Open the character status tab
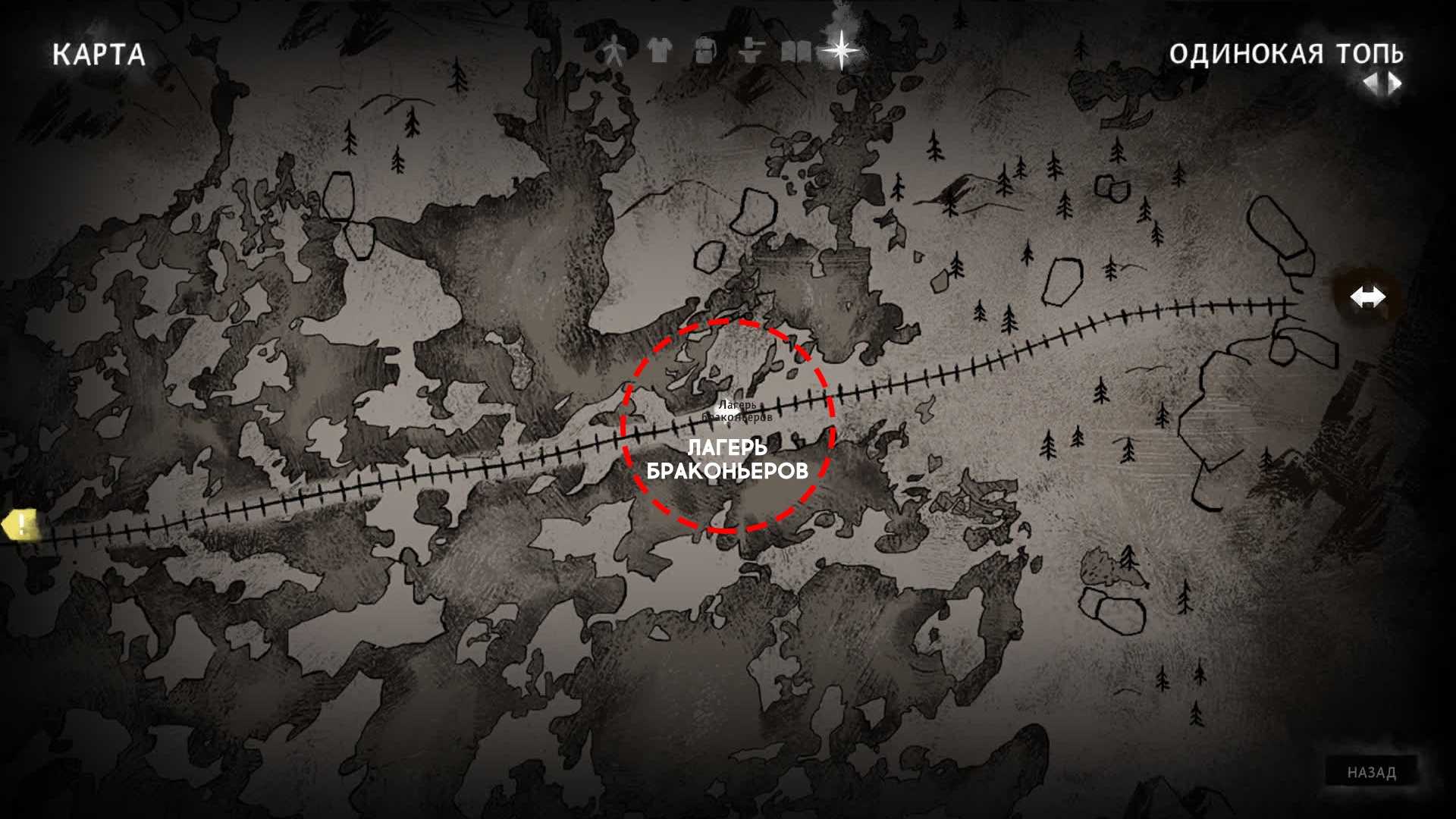Viewport: 1456px width, 819px height. (x=613, y=52)
